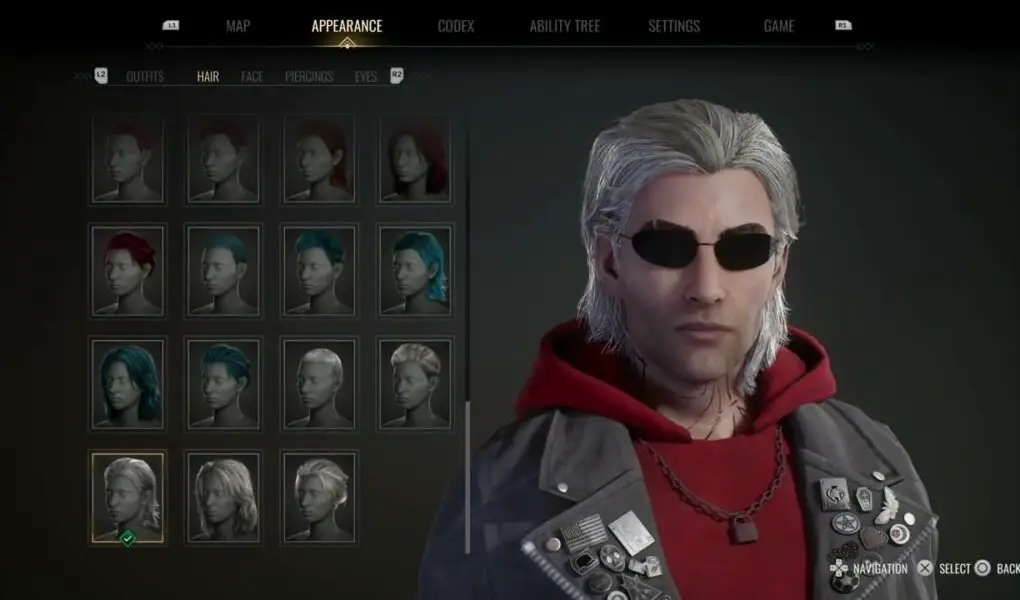Switch to the Outfits category
This screenshot has height=600, width=1020.
pyautogui.click(x=145, y=76)
